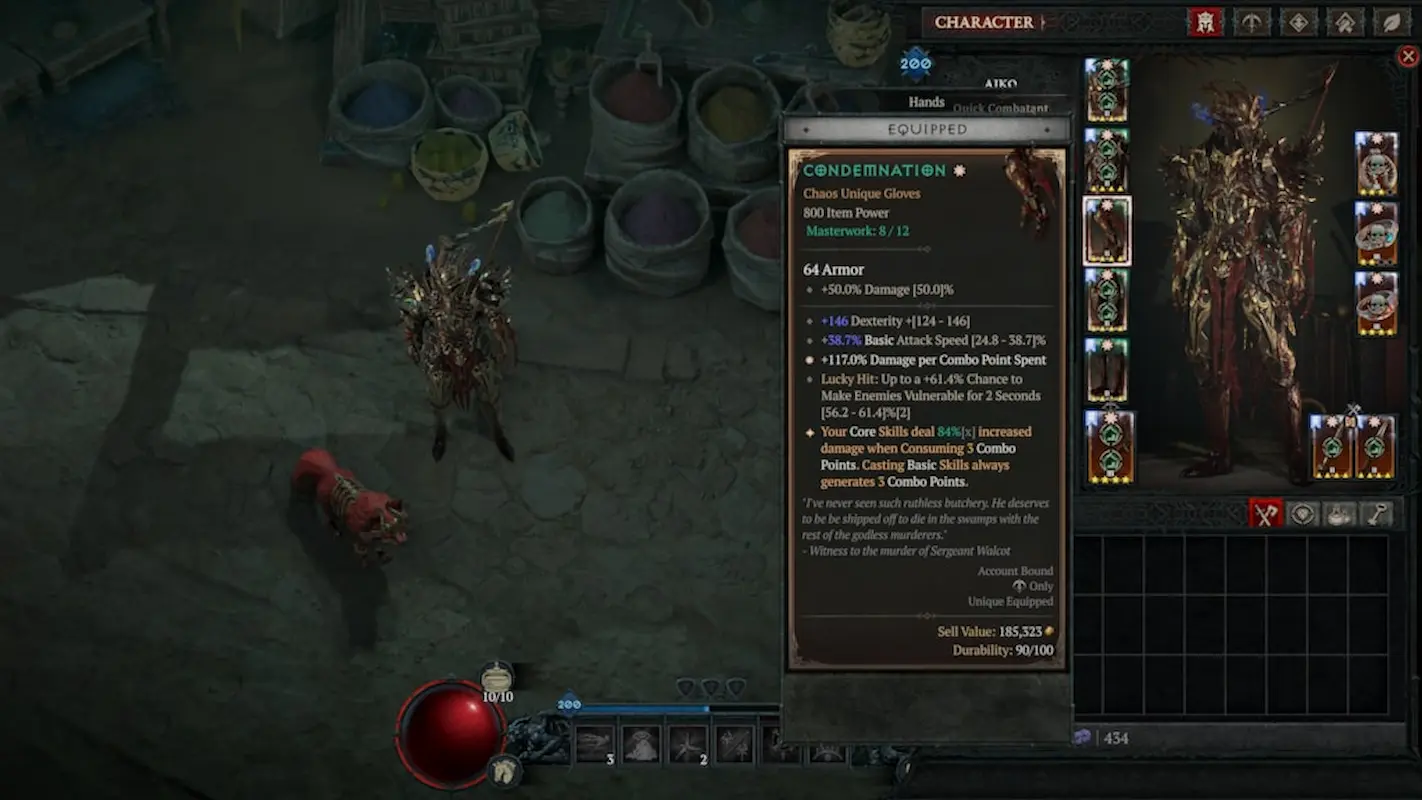Select the skull amulet slot
The width and height of the screenshot is (1422, 800).
click(x=1376, y=163)
